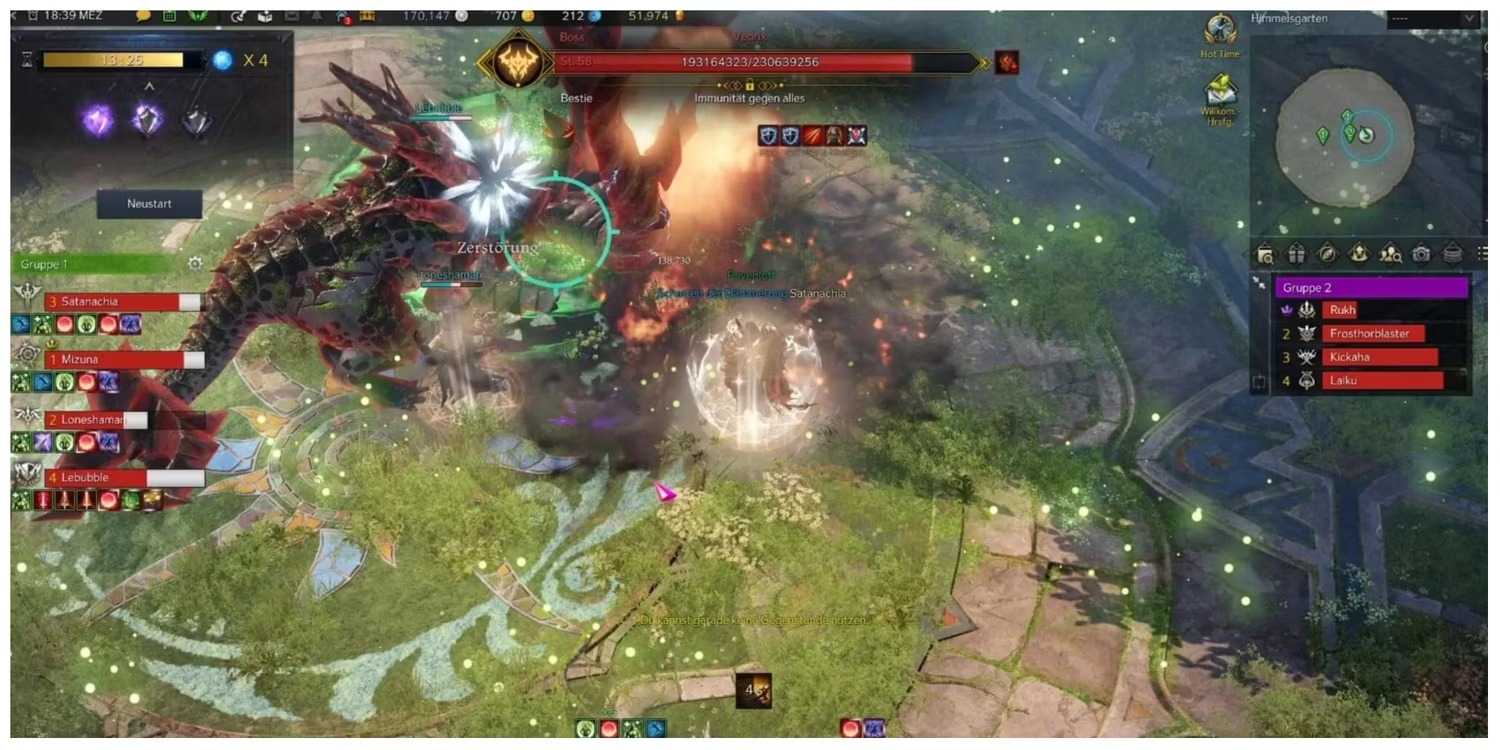Select Rukh in Gruppe 2

(x=1342, y=310)
